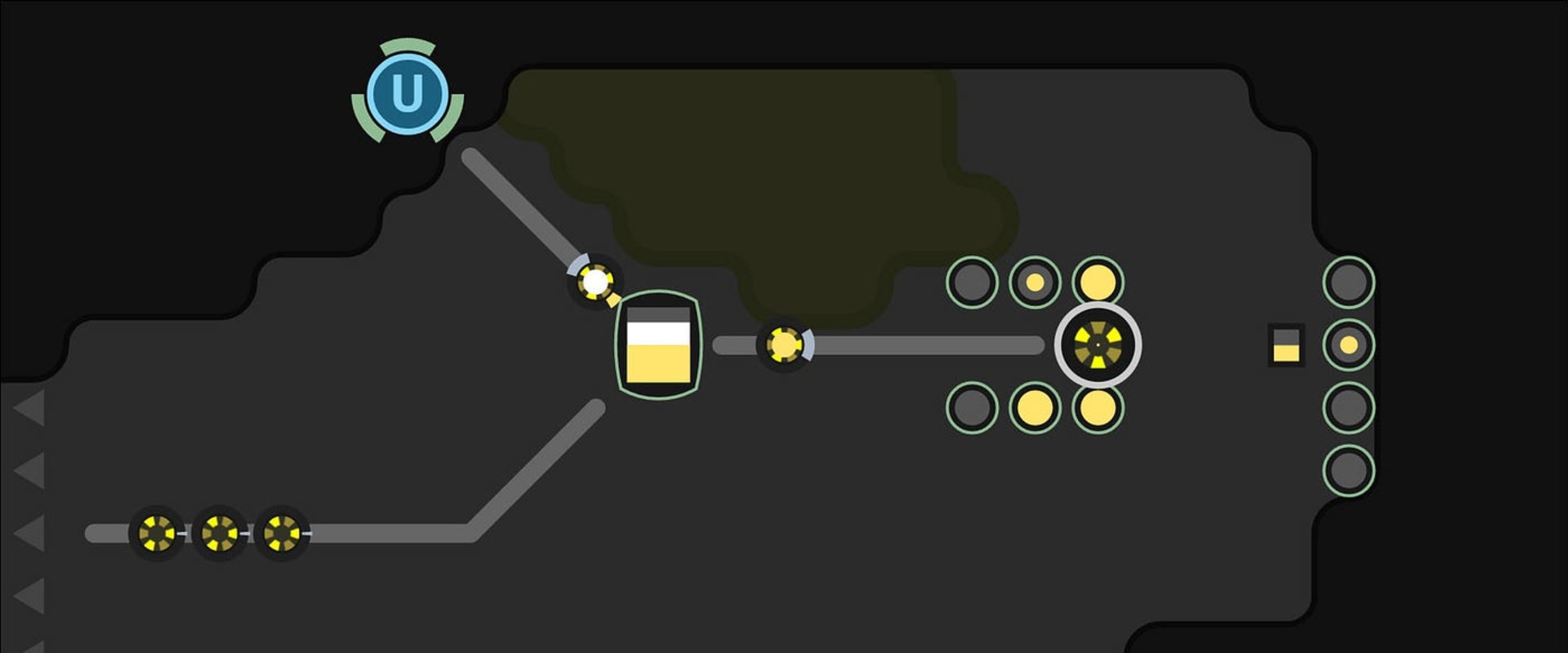This screenshot has width=1568, height=653.
Task: Toggle the right-edge slot with yellow center dot
Action: pyautogui.click(x=1348, y=344)
